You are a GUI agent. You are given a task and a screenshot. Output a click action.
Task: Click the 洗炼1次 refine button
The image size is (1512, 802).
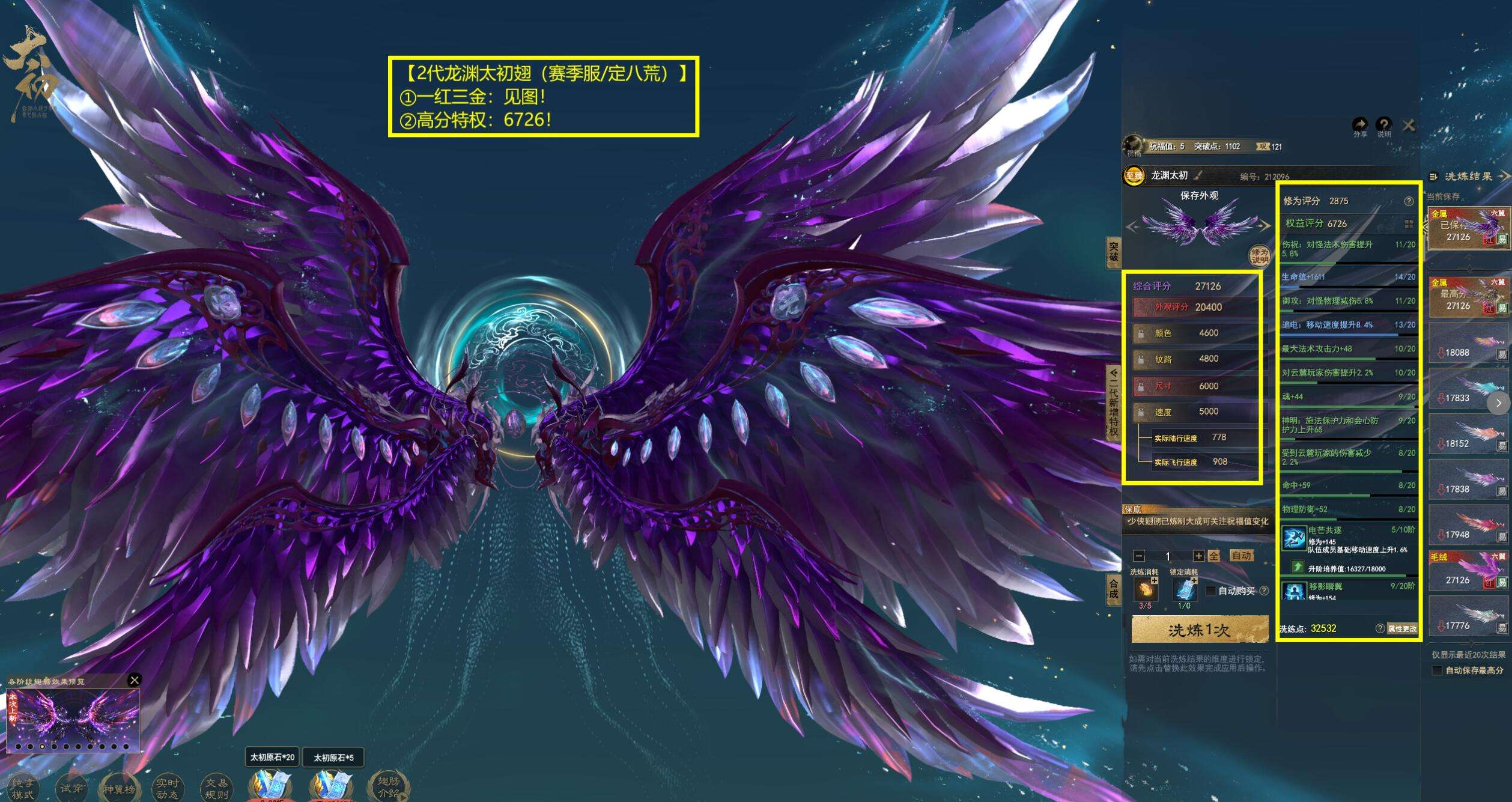(1199, 630)
